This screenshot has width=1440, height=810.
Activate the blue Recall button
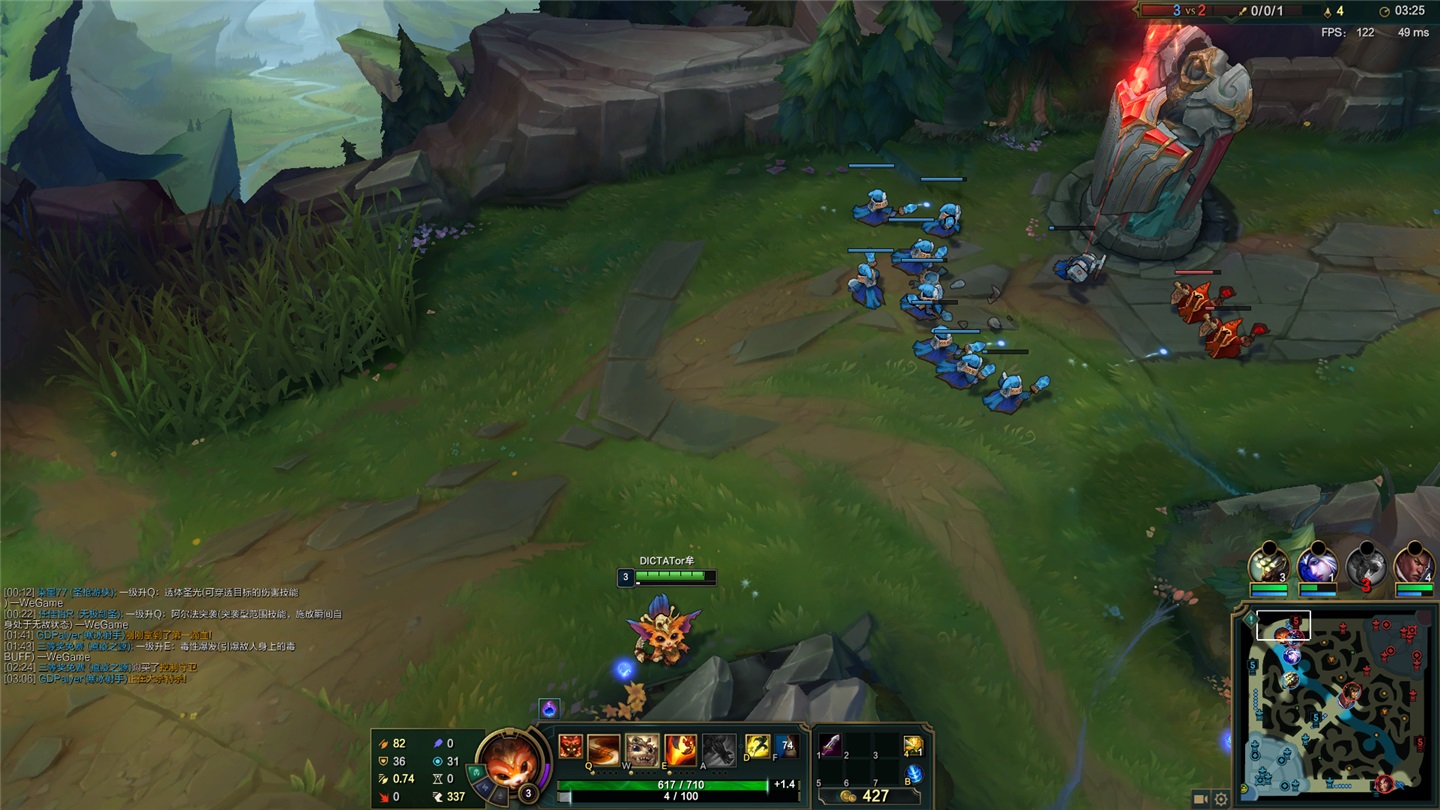[x=913, y=774]
